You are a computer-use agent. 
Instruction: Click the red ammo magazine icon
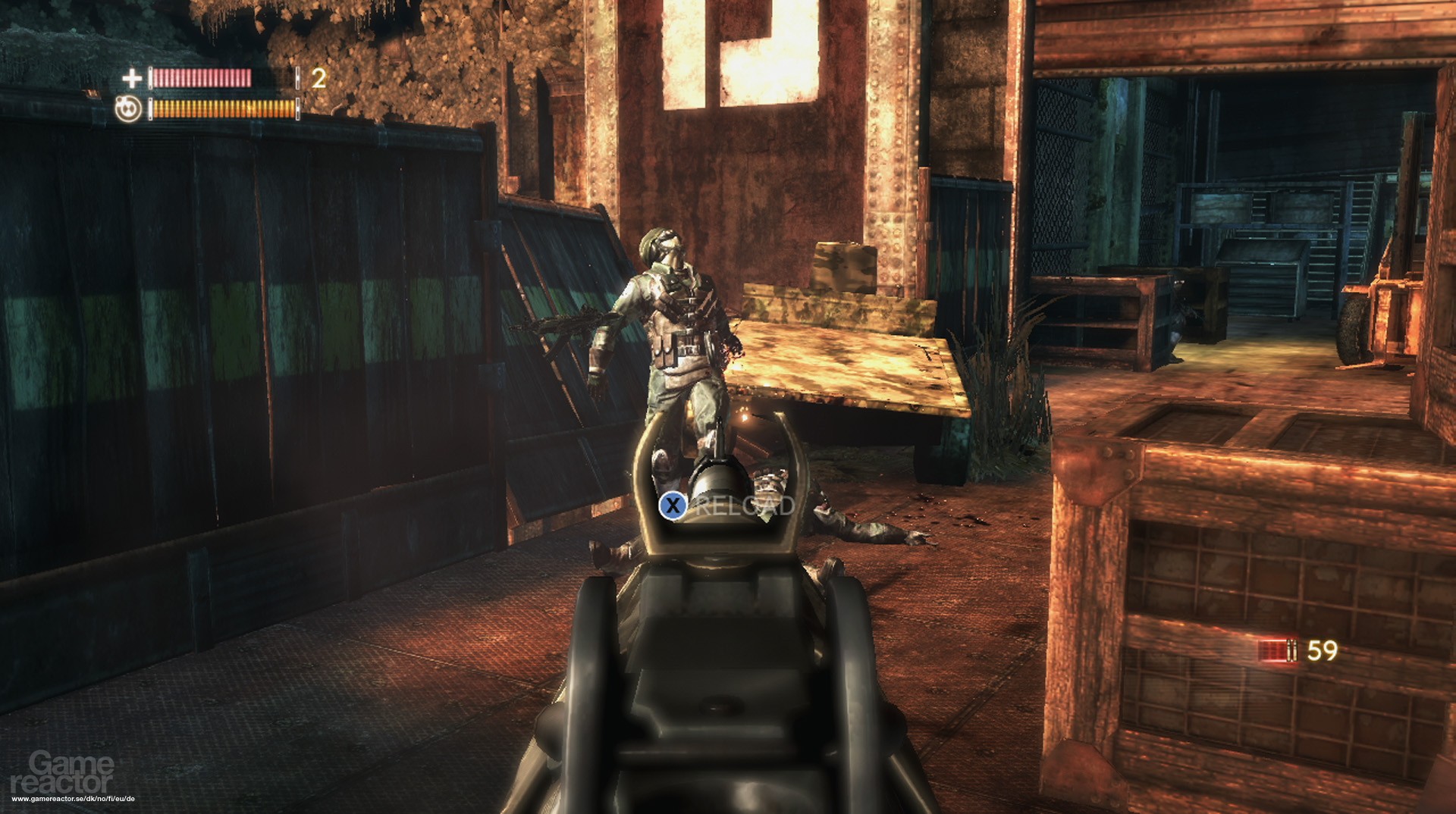[x=1277, y=650]
